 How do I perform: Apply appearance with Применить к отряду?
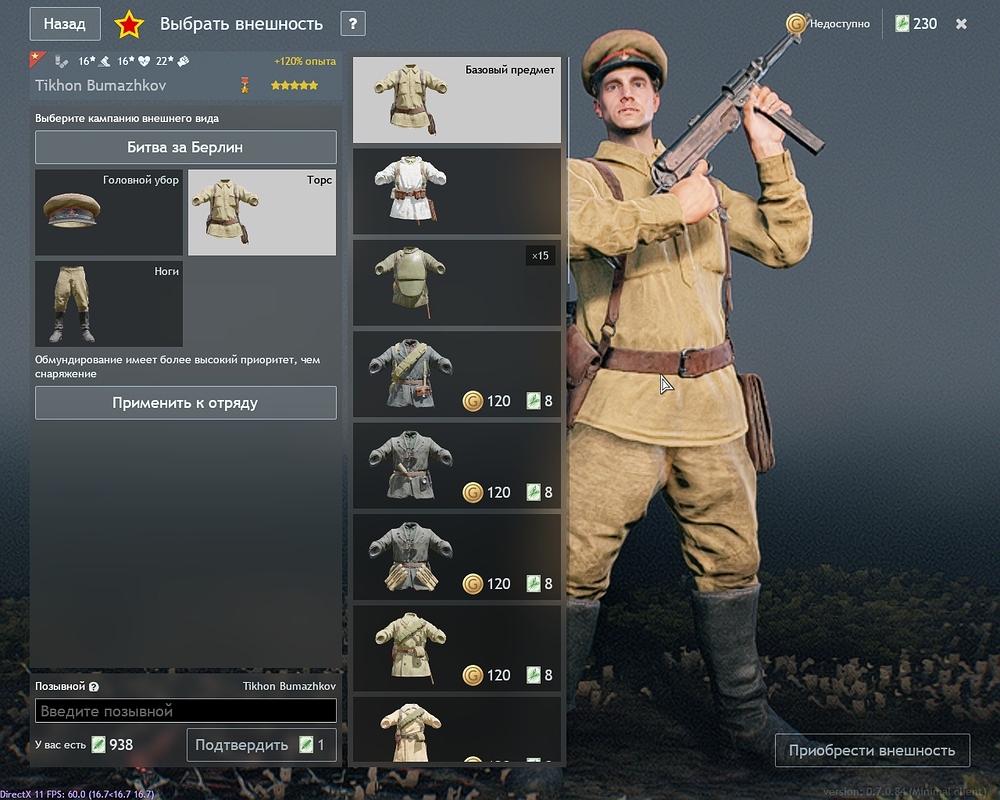coord(186,403)
